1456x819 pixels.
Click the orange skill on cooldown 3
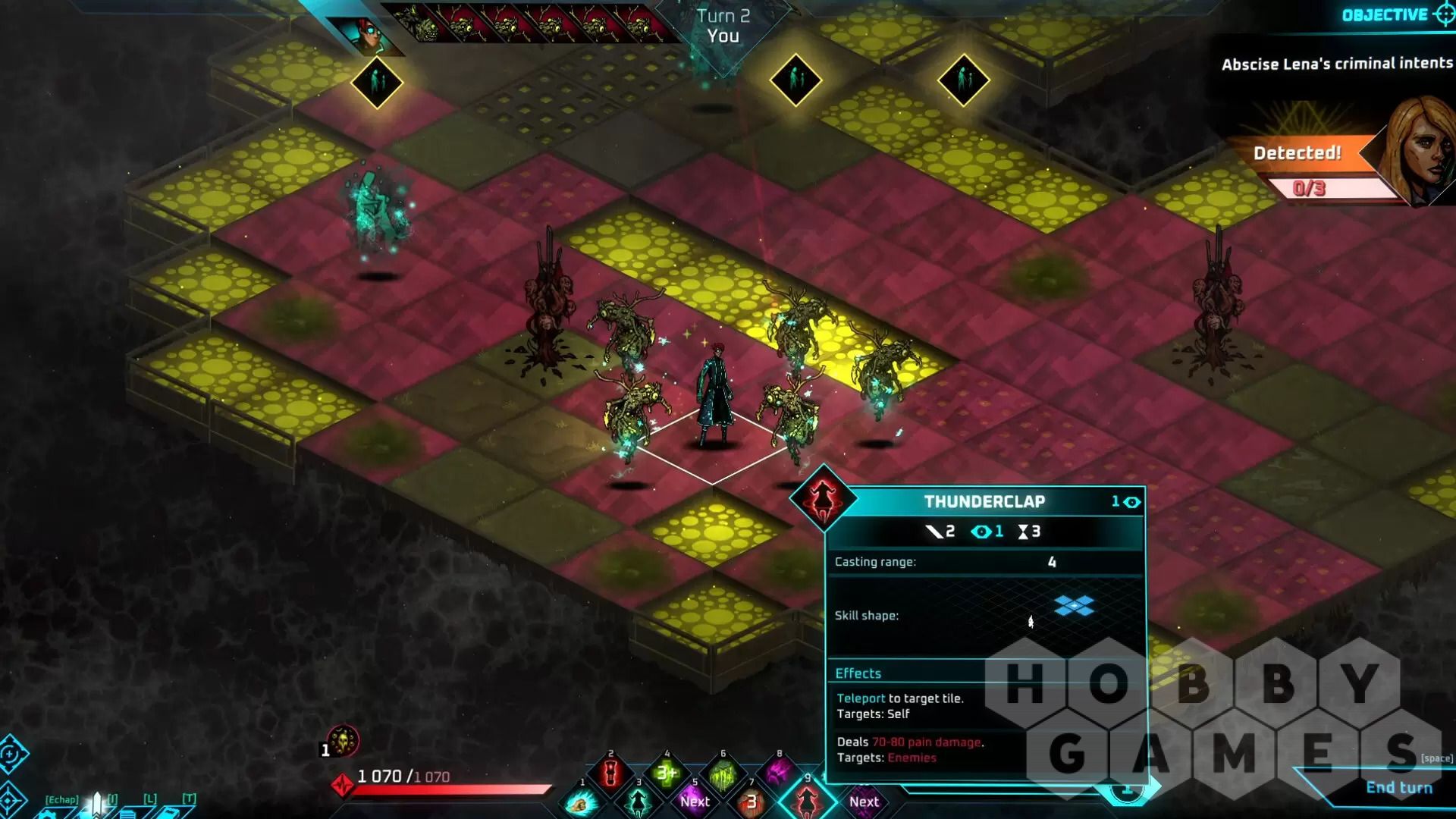point(751,802)
